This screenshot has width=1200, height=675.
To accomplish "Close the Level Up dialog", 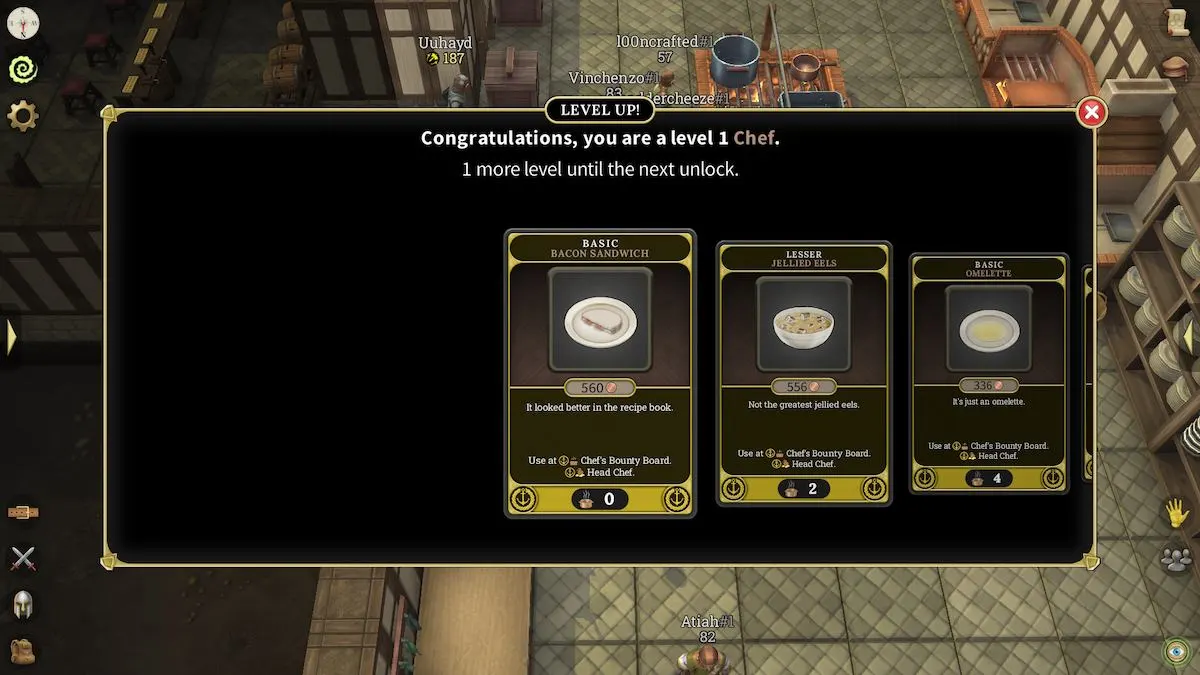I will tap(1091, 113).
